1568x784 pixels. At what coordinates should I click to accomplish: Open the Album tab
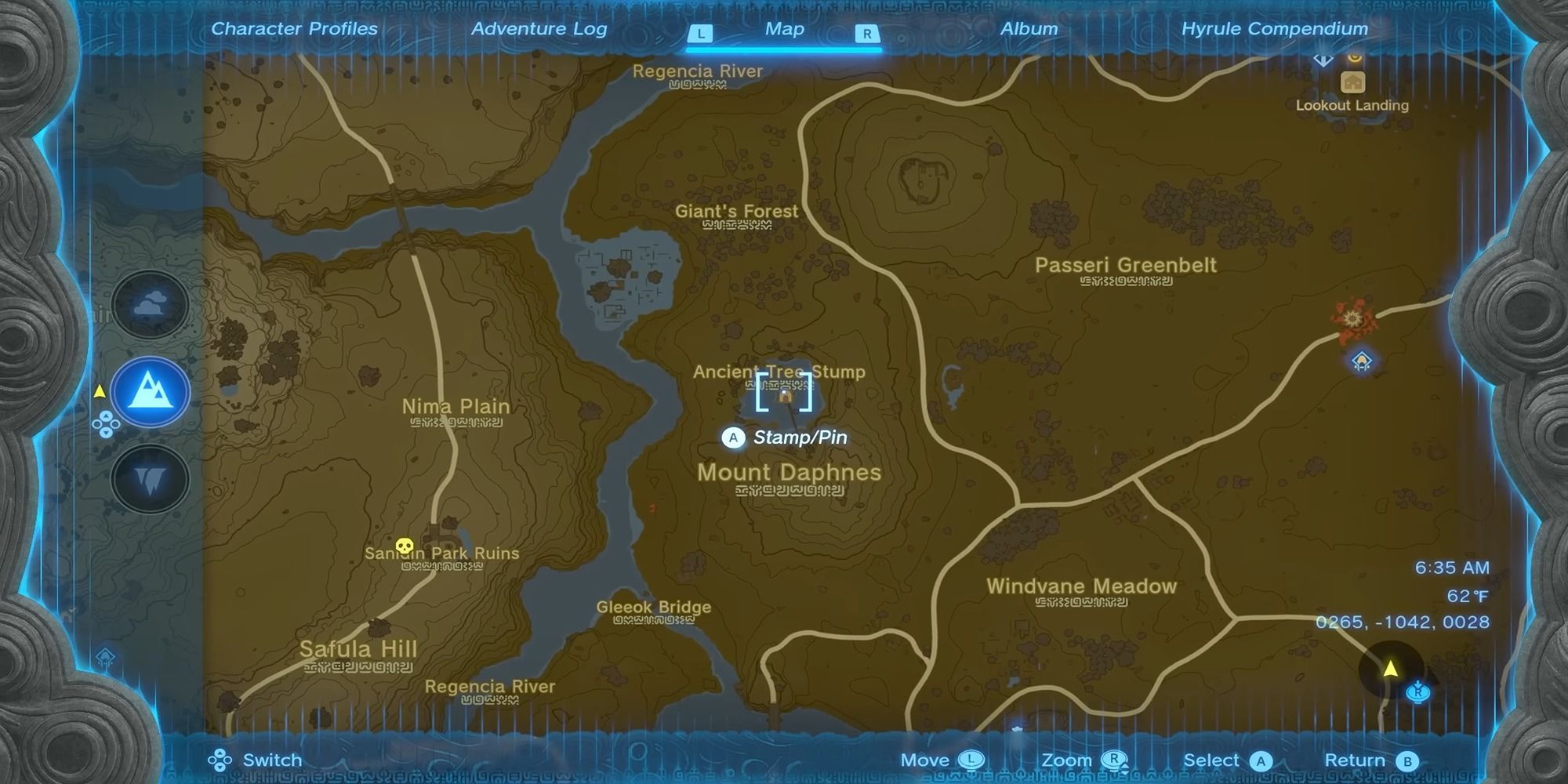point(1029,28)
